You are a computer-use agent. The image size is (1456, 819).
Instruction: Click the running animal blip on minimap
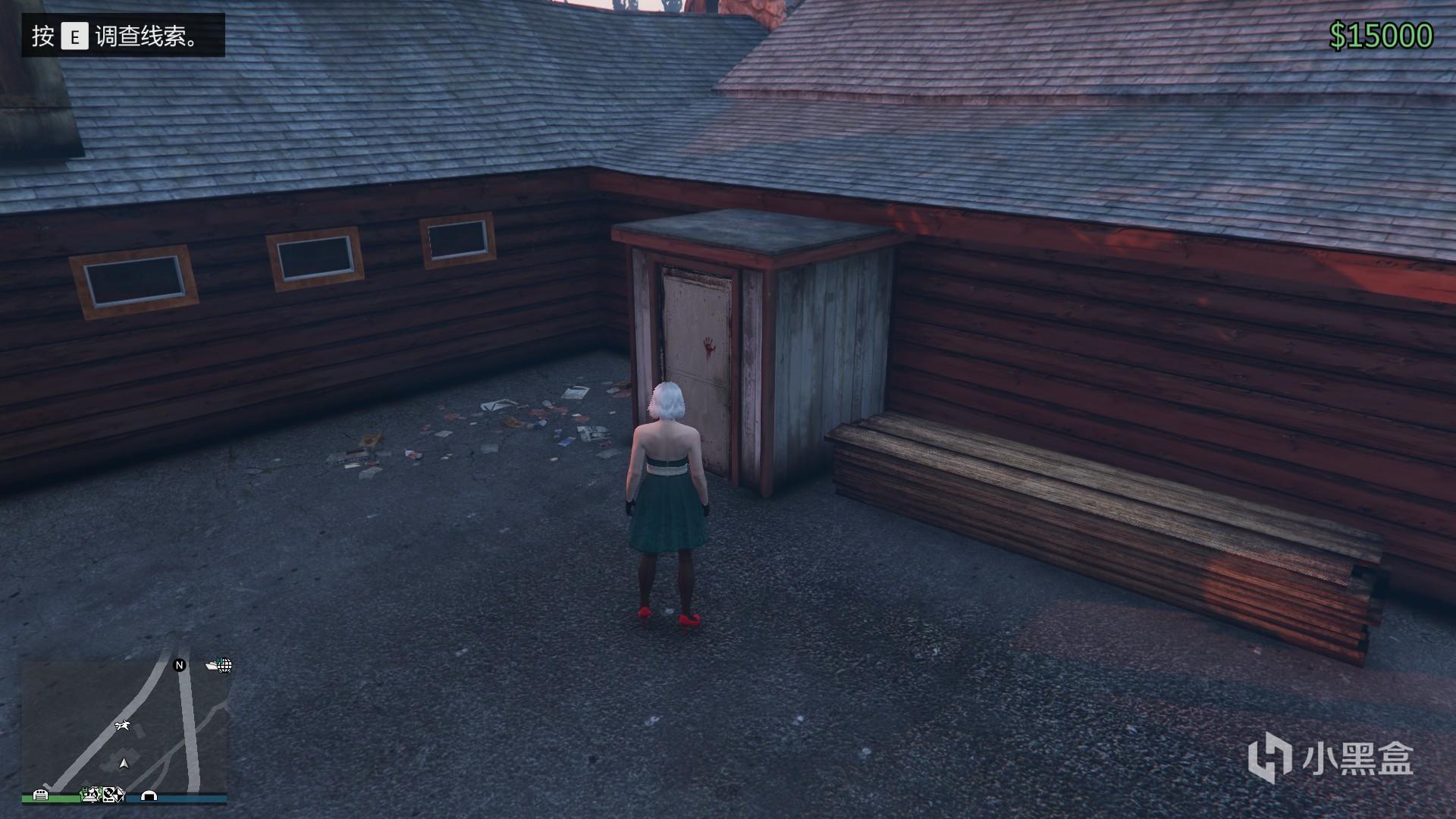tap(122, 726)
